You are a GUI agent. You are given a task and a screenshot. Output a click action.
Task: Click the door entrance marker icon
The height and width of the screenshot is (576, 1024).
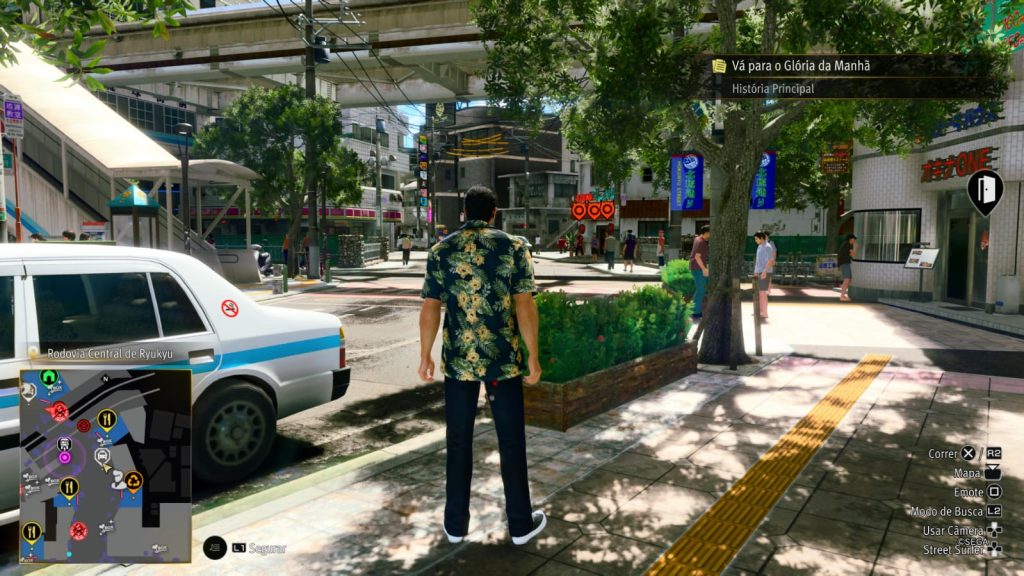pyautogui.click(x=984, y=189)
